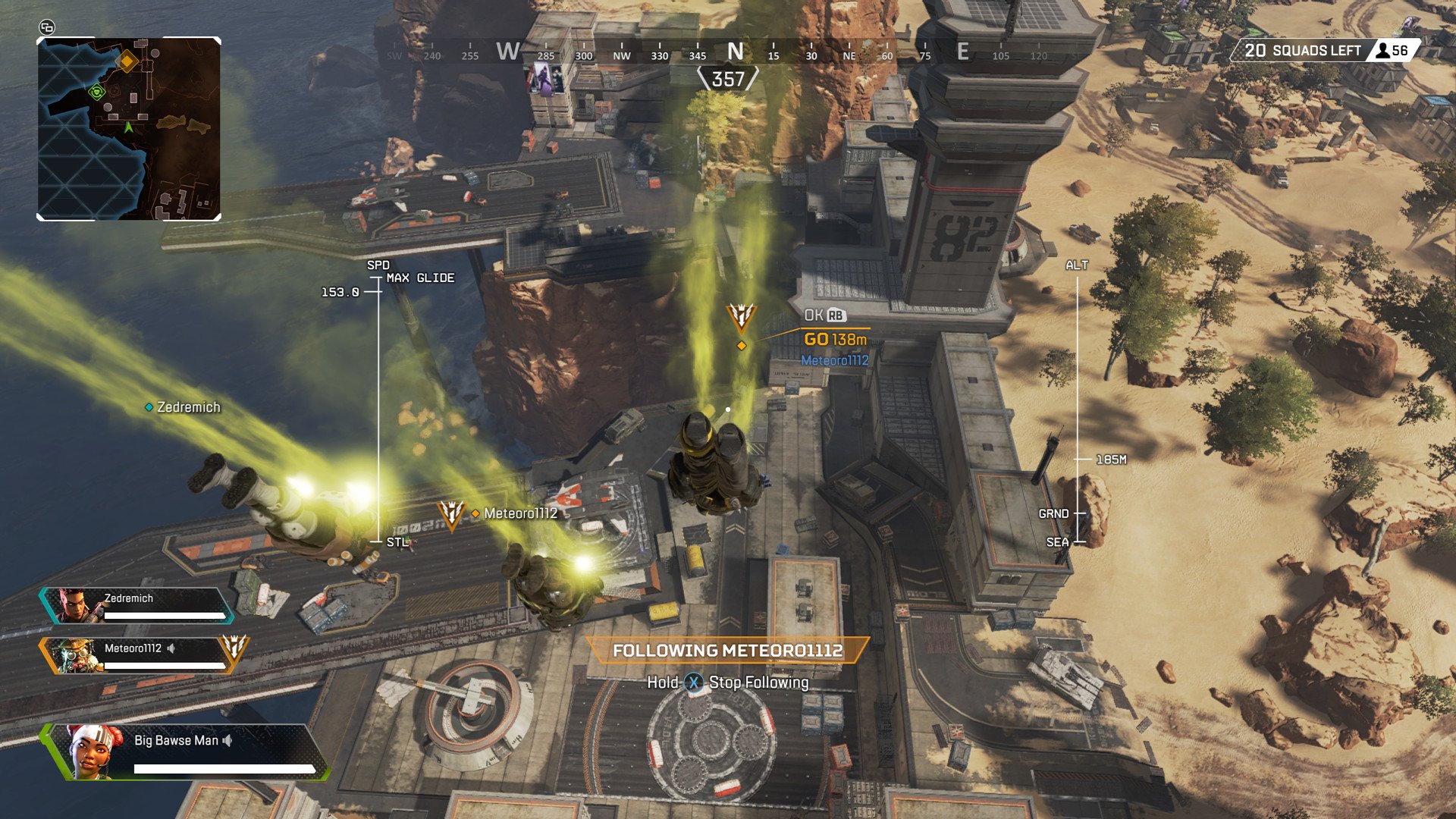Click the jumpmaster icon beside Meteoro1112's card
This screenshot has width=1456, height=819.
click(x=234, y=648)
